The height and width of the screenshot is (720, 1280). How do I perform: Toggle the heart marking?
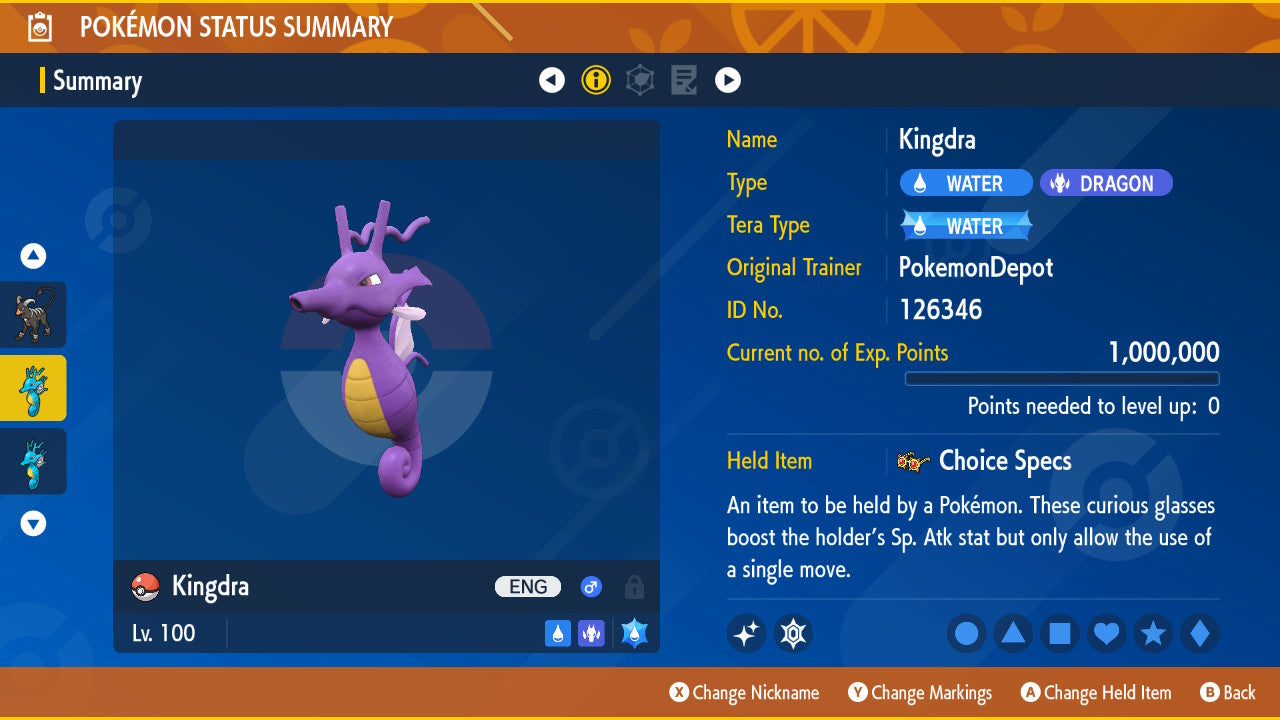point(1107,633)
